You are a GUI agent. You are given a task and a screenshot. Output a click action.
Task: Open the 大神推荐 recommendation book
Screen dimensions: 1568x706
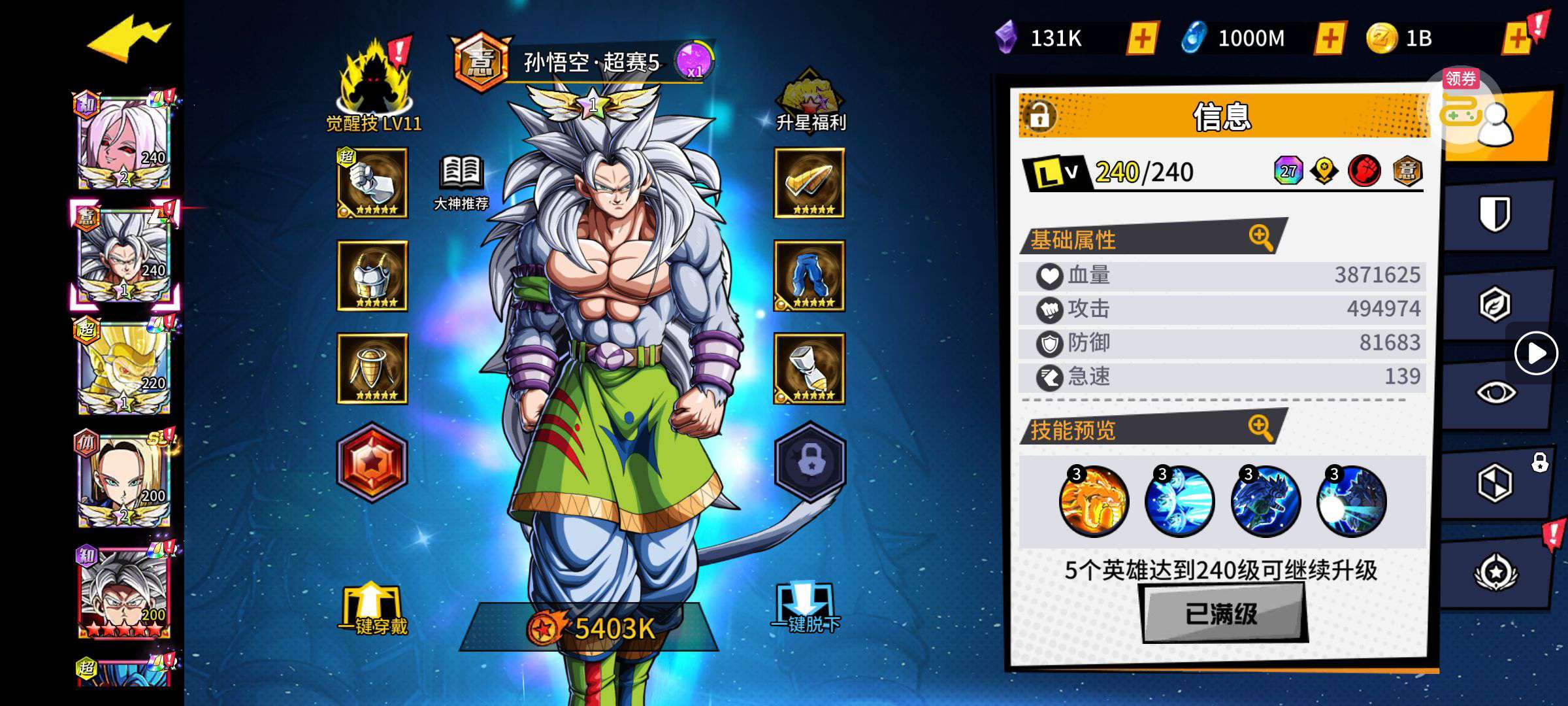[461, 183]
